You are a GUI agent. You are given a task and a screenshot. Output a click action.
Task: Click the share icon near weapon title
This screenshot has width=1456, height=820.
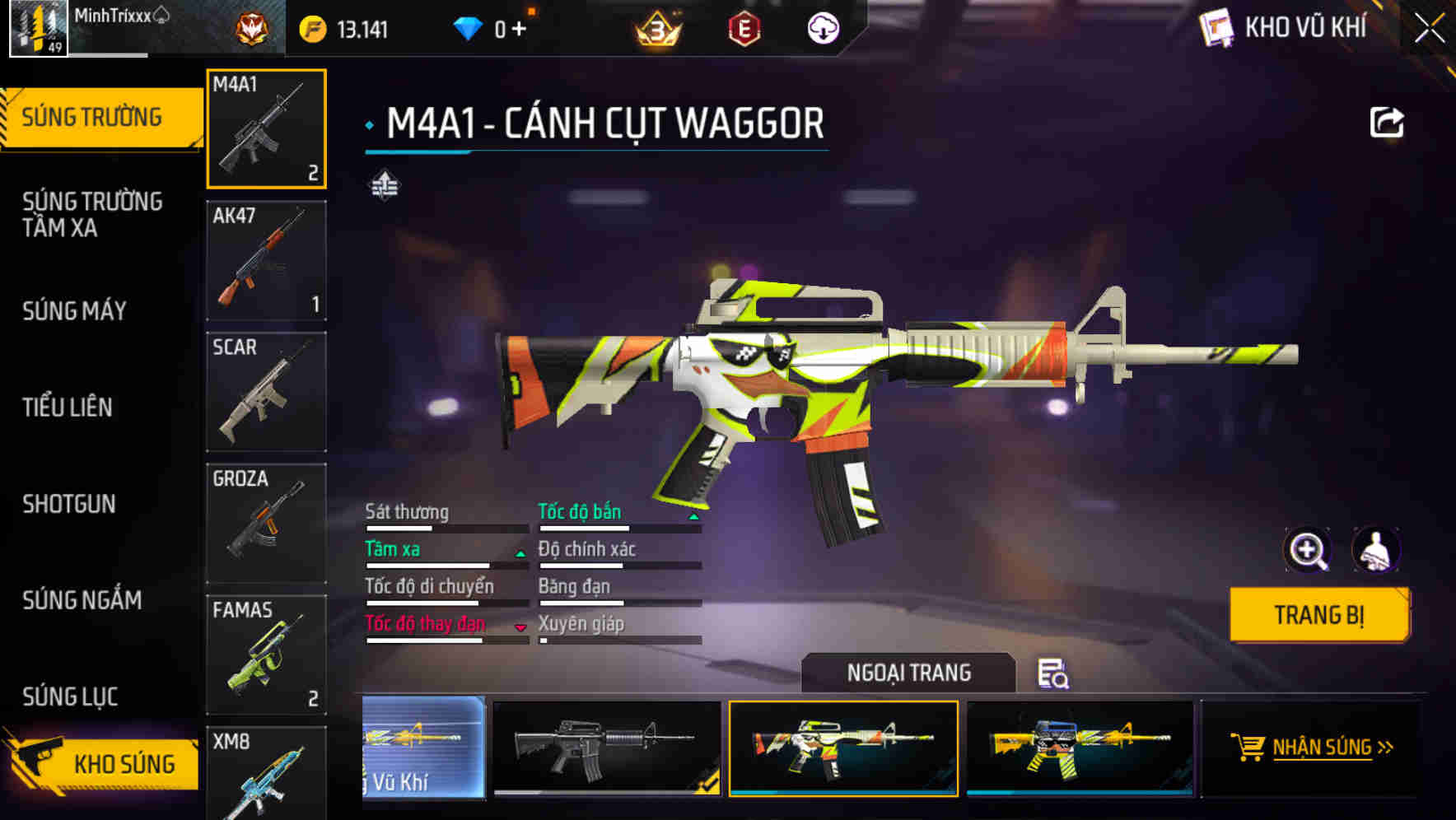1386,123
